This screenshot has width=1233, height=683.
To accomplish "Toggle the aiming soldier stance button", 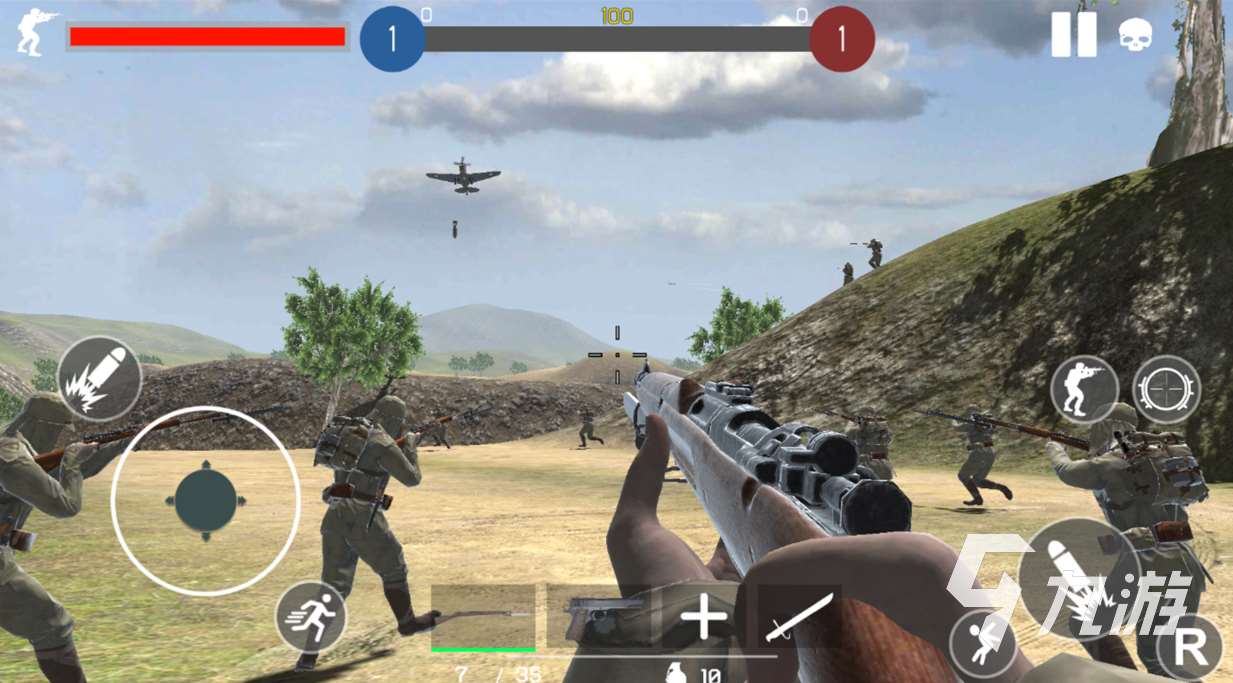I will tap(1084, 389).
